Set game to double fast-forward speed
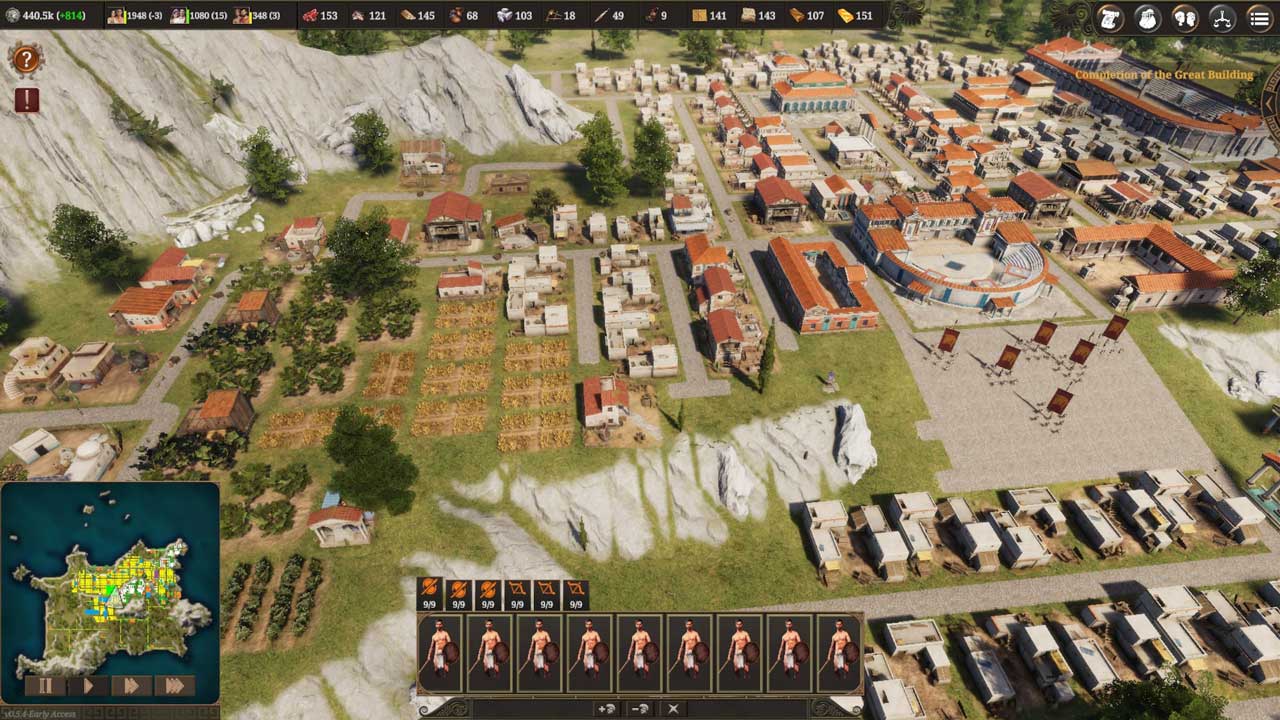1280x720 pixels. (x=130, y=686)
